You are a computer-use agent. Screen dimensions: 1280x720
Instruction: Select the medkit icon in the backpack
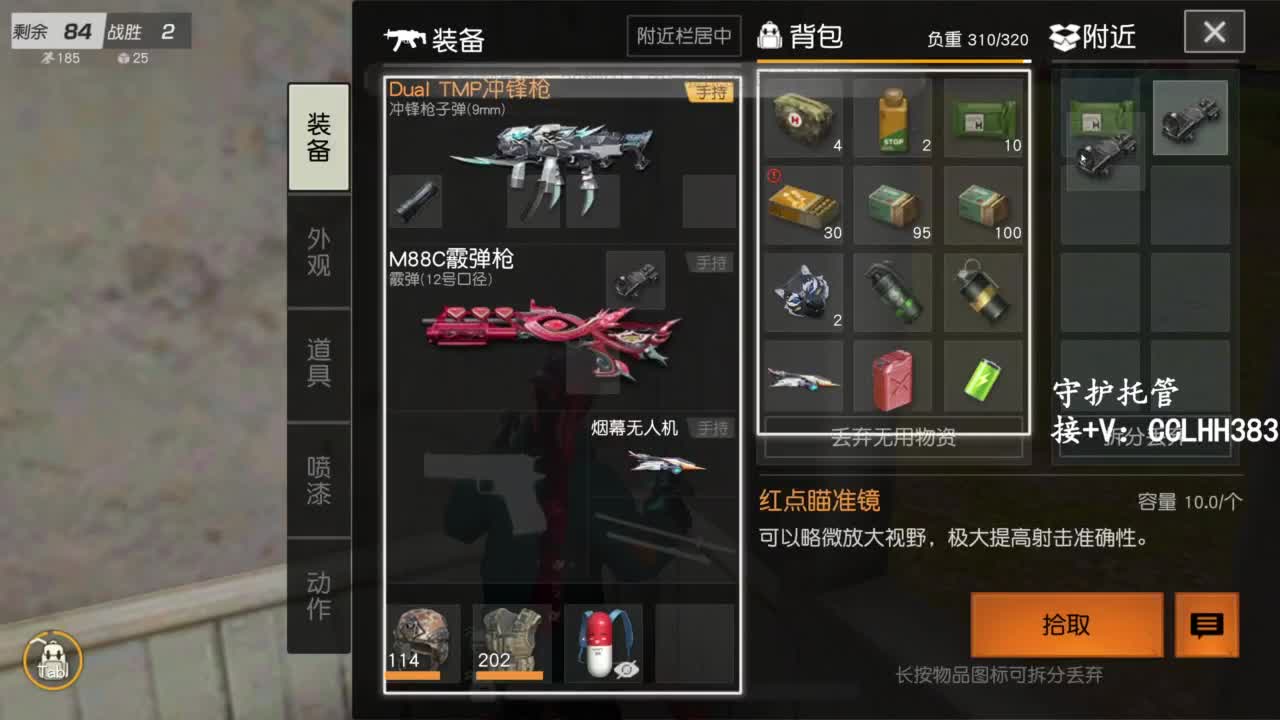tap(804, 118)
